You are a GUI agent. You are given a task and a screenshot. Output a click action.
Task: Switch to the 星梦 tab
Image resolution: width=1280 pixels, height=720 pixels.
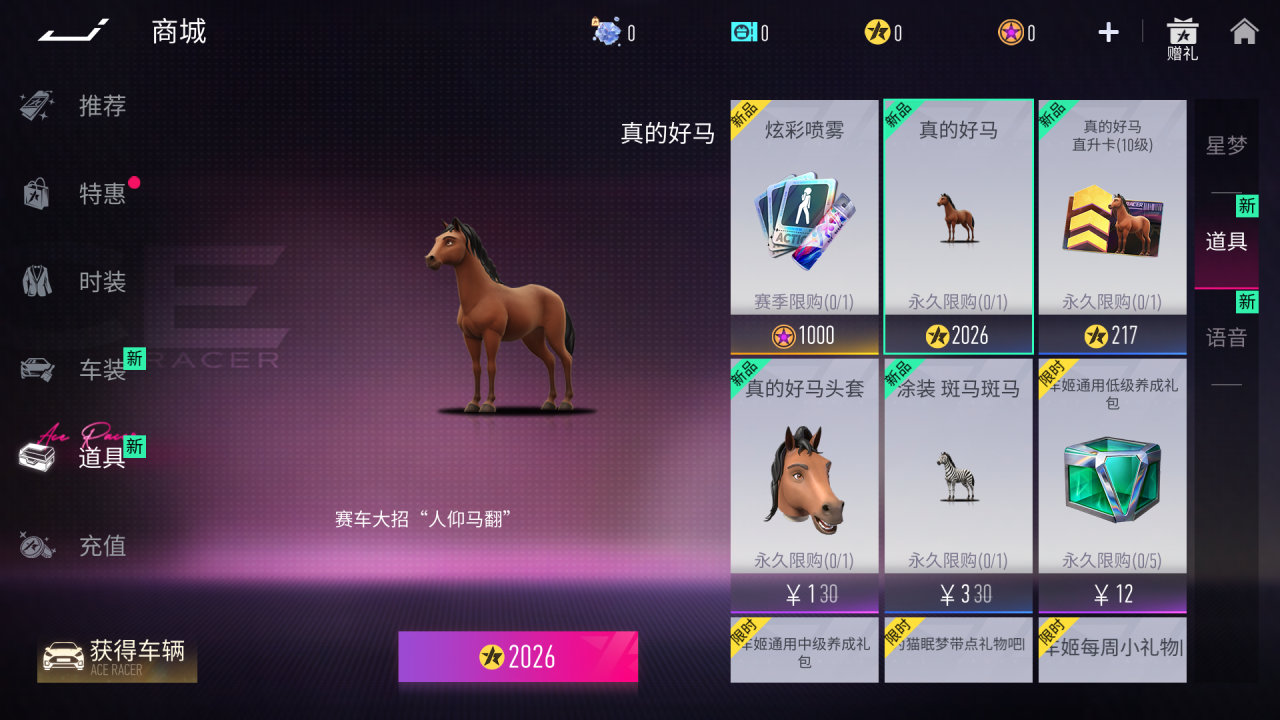pos(1227,144)
